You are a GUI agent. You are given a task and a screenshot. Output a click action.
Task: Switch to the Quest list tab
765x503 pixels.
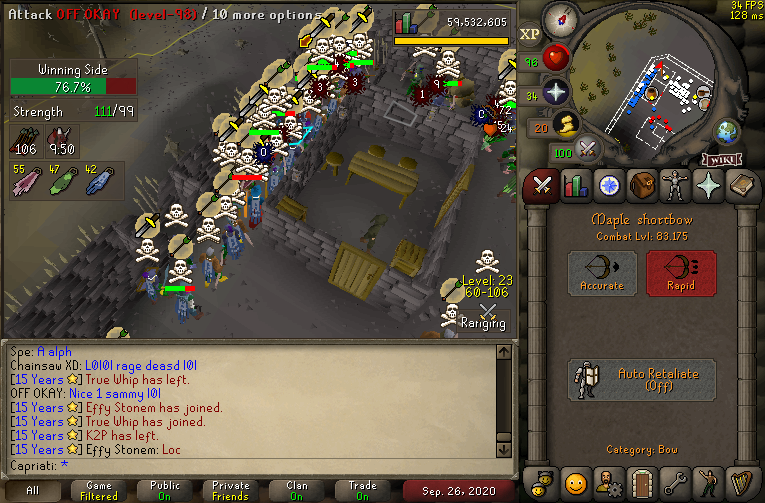(608, 185)
